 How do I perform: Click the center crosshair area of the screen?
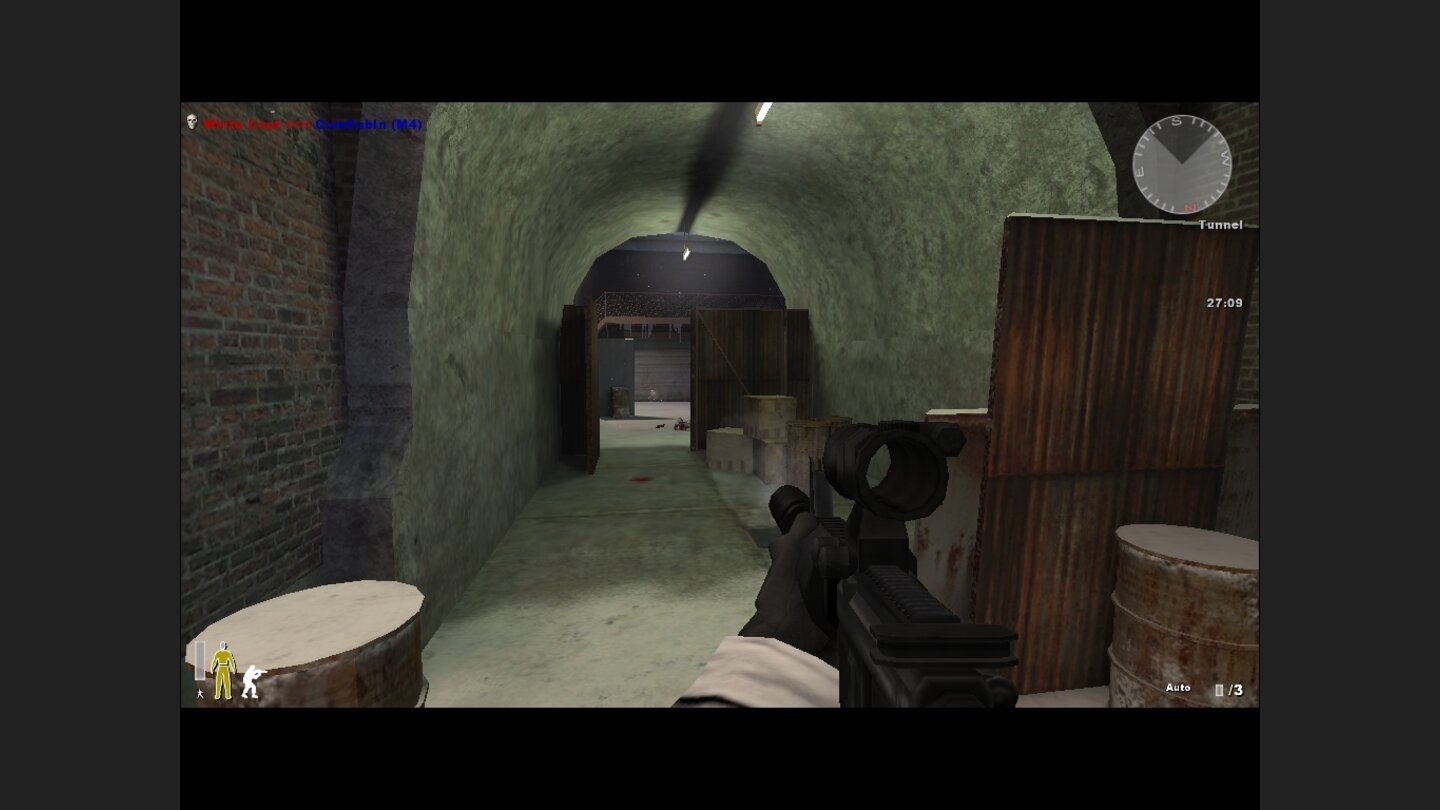(720, 405)
